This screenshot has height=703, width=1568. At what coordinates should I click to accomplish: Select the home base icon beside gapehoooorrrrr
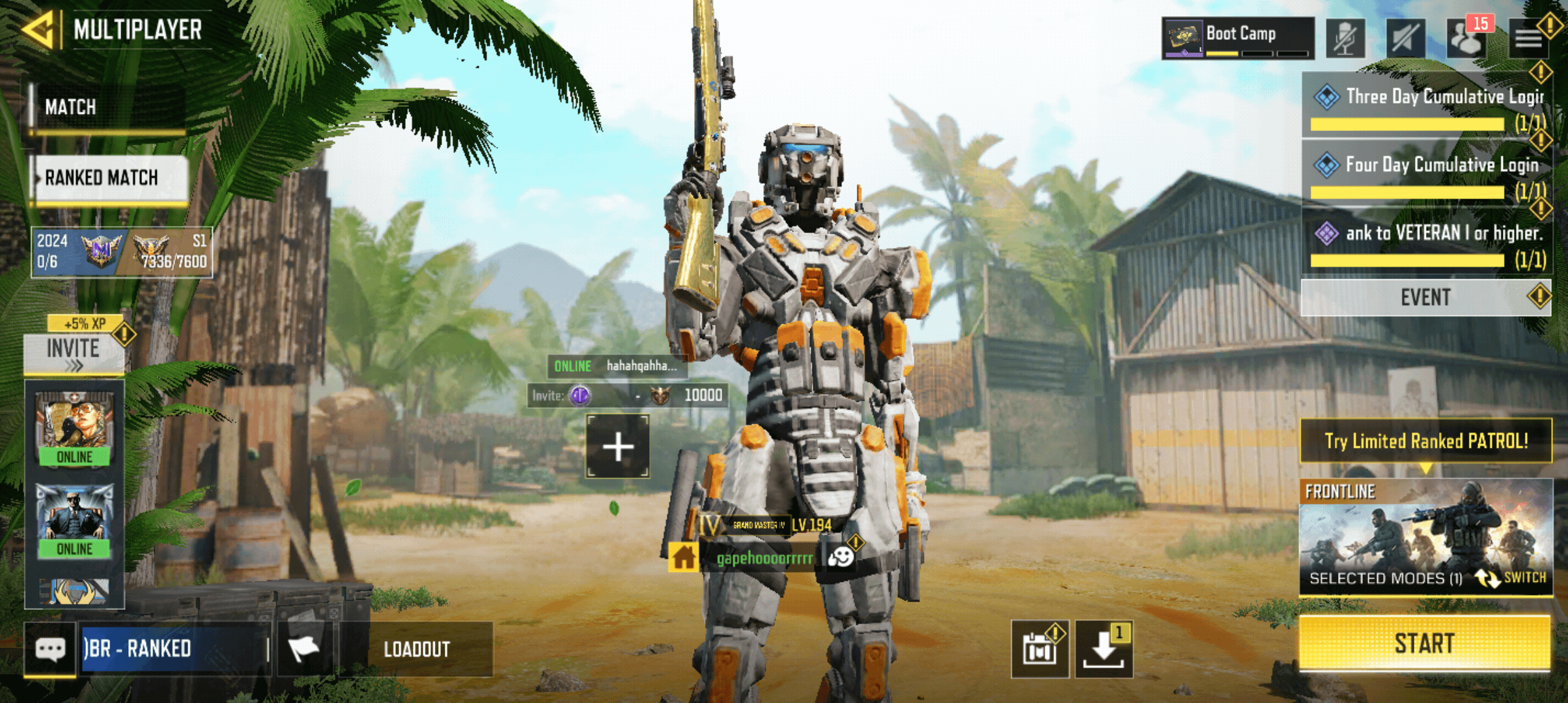pyautogui.click(x=684, y=558)
